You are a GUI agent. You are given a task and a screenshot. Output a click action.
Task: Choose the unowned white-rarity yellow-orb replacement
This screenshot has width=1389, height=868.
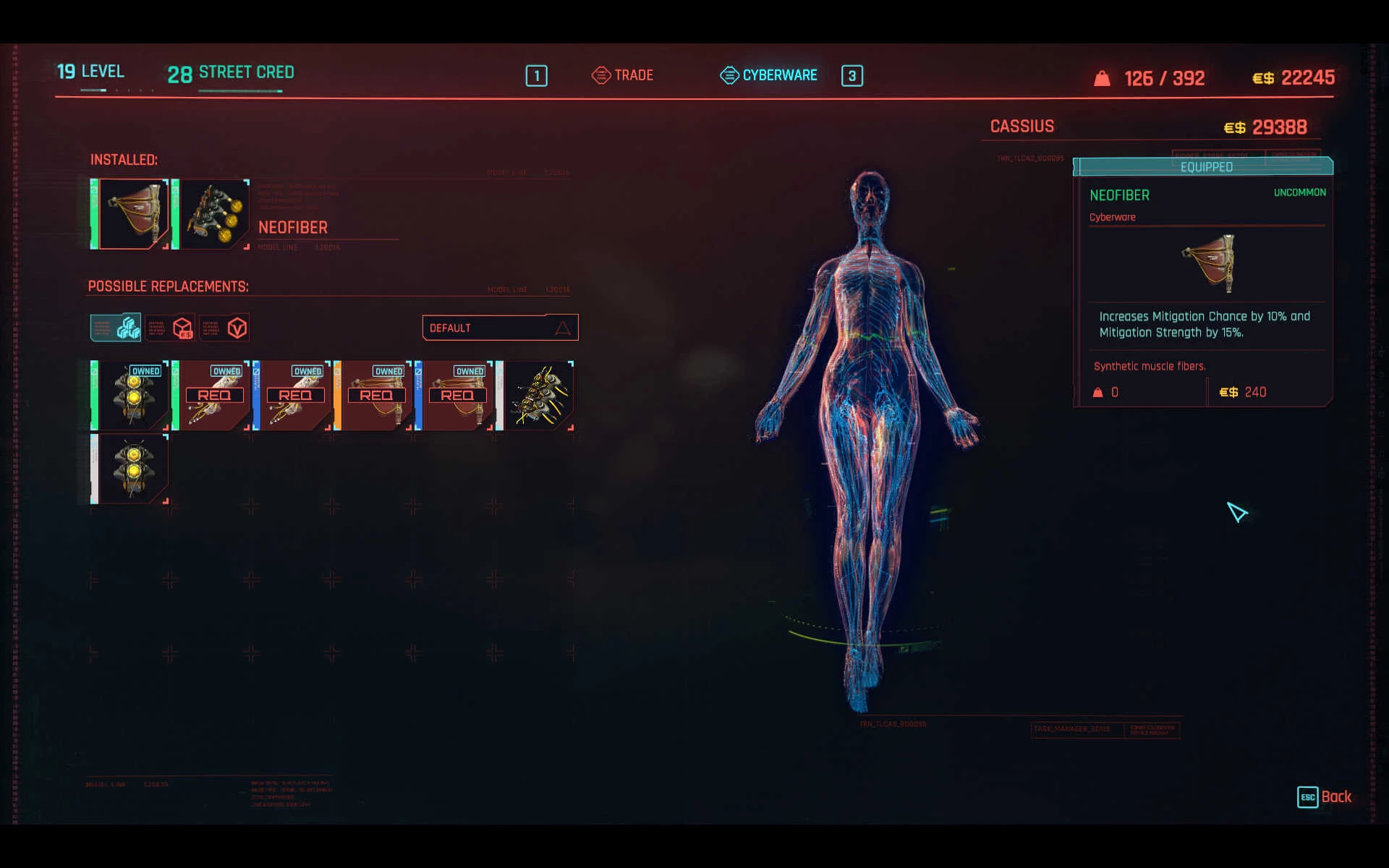click(132, 469)
